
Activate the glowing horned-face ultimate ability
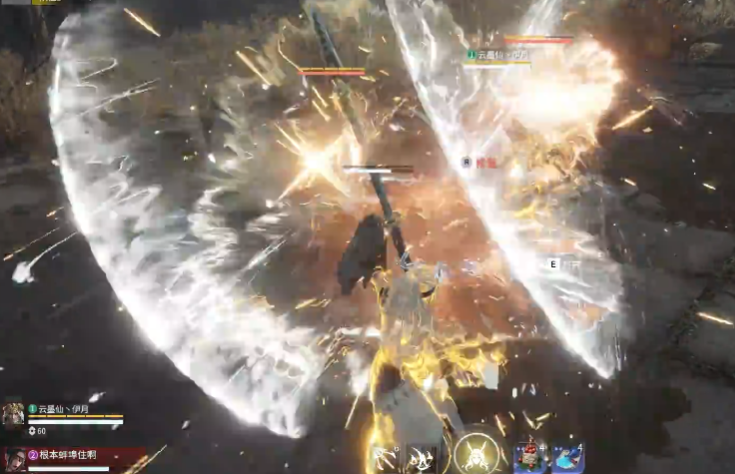pos(474,457)
